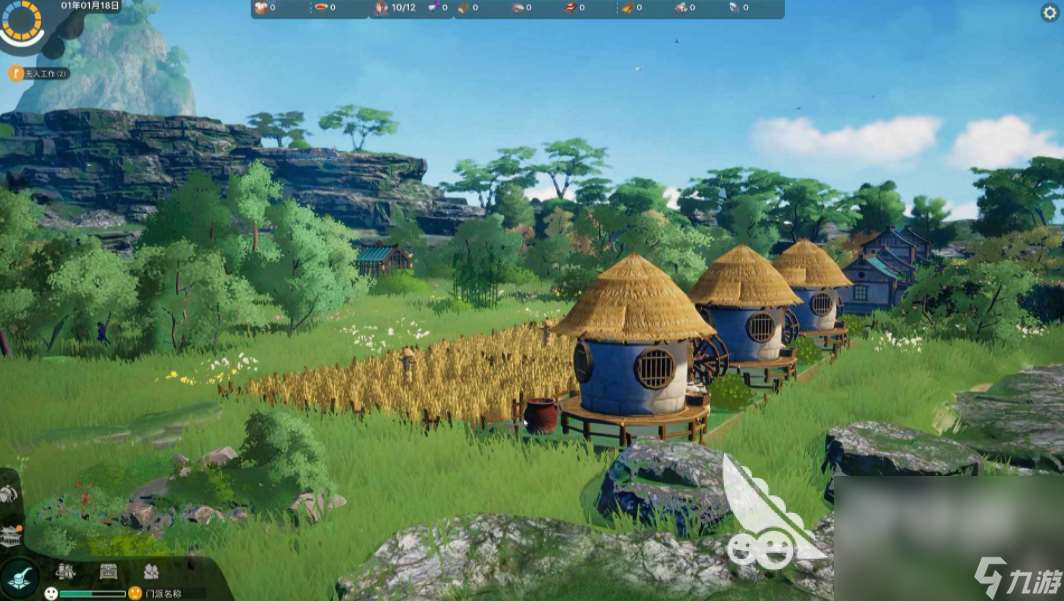Open the storage chest icon
The width and height of the screenshot is (1064, 601).
click(108, 571)
